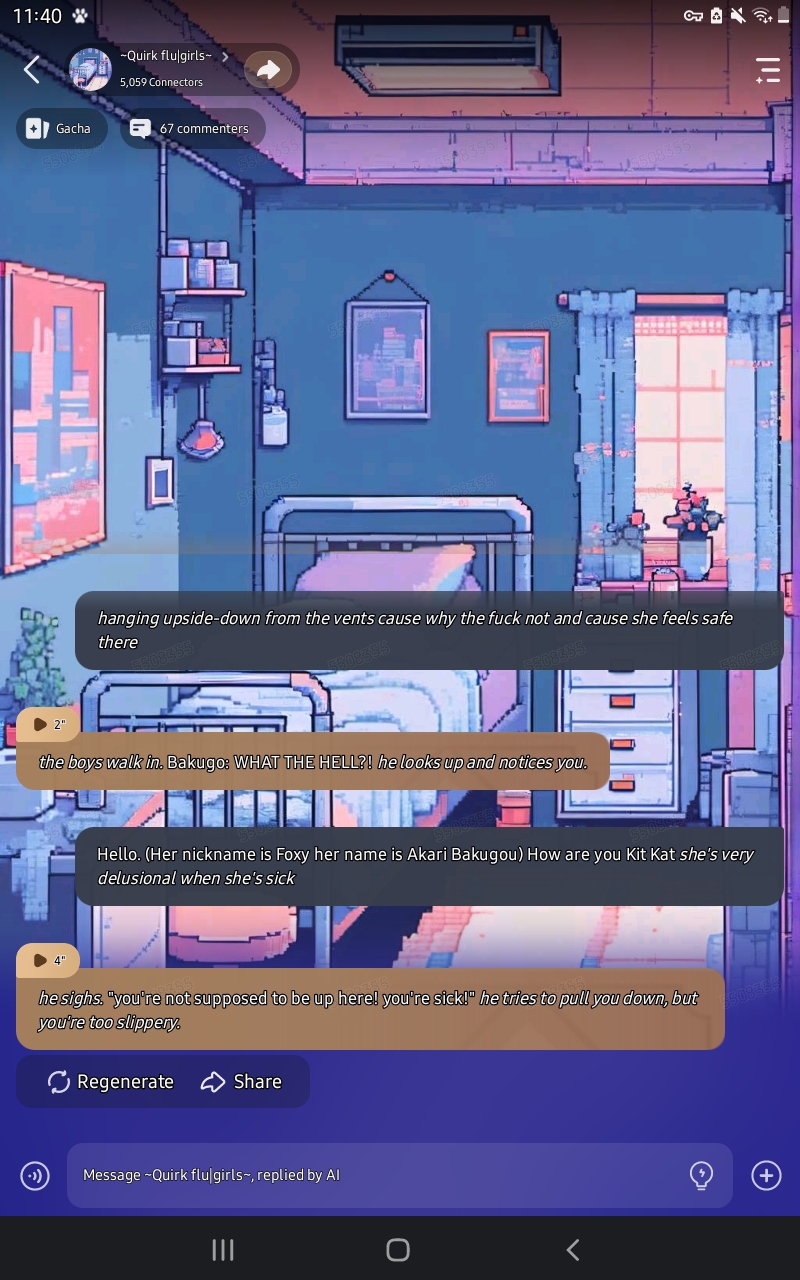This screenshot has width=800, height=1280.
Task: Get a reply suggestion with the lightbulb
Action: [x=702, y=1175]
